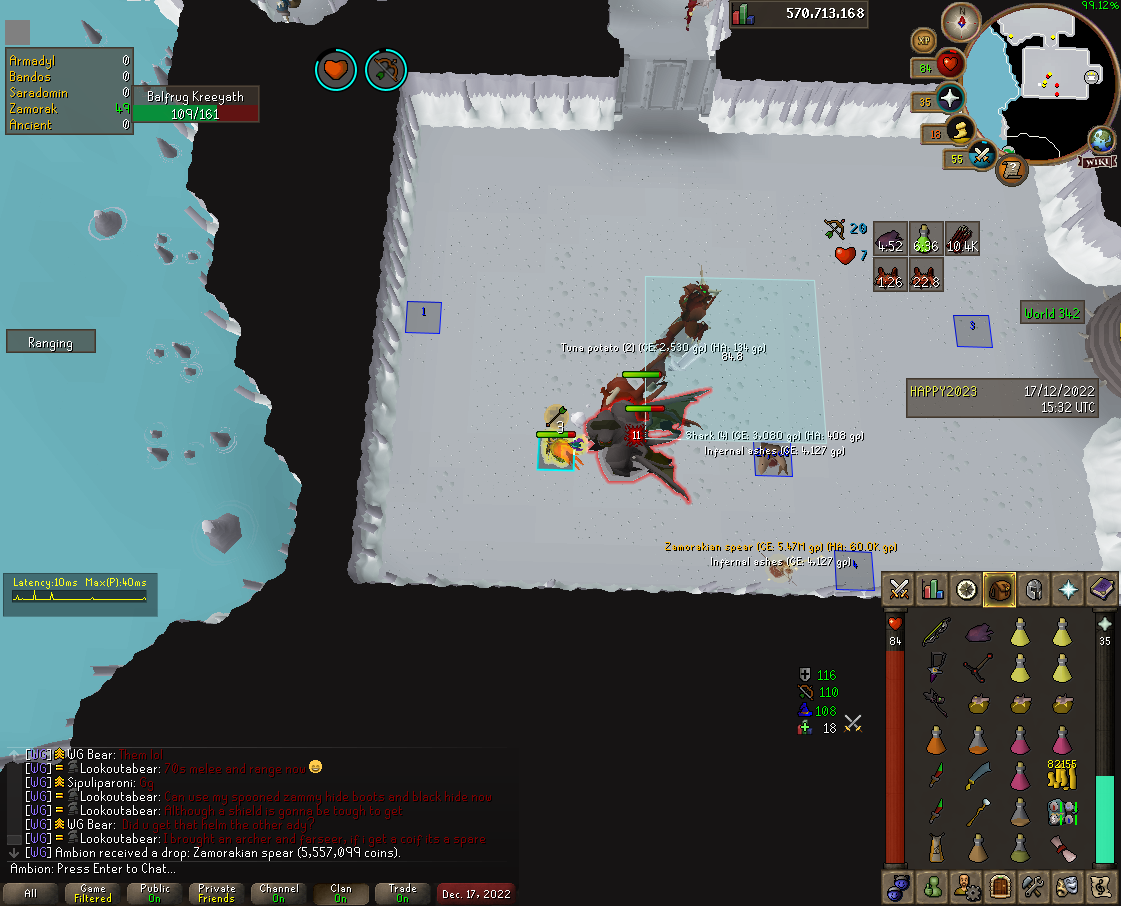The height and width of the screenshot is (906, 1121).
Task: Click the compass to face north
Action: click(x=961, y=21)
